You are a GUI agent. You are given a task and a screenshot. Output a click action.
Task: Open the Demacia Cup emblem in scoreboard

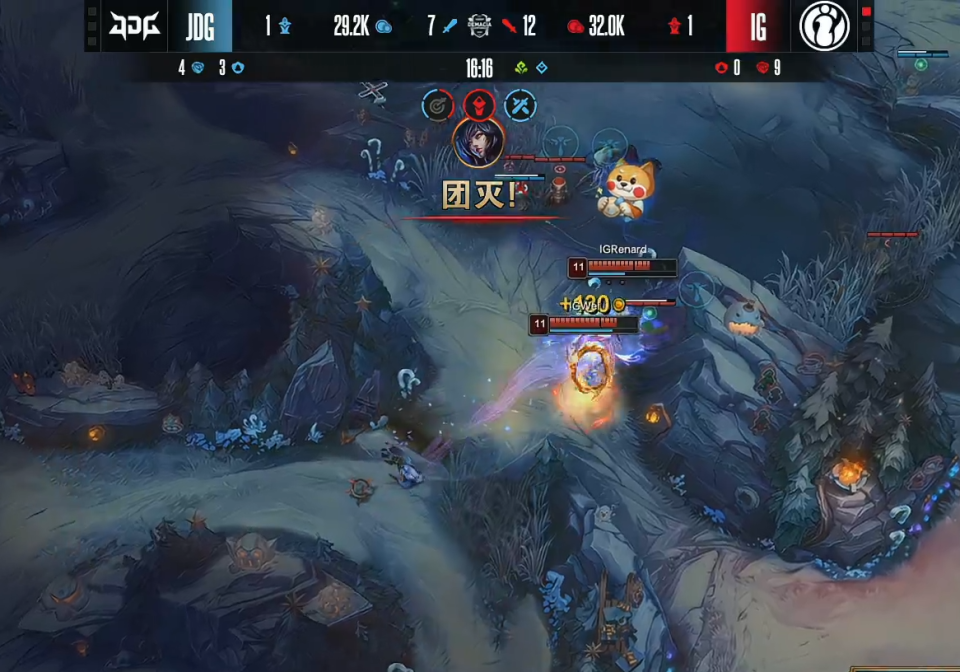pyautogui.click(x=480, y=26)
